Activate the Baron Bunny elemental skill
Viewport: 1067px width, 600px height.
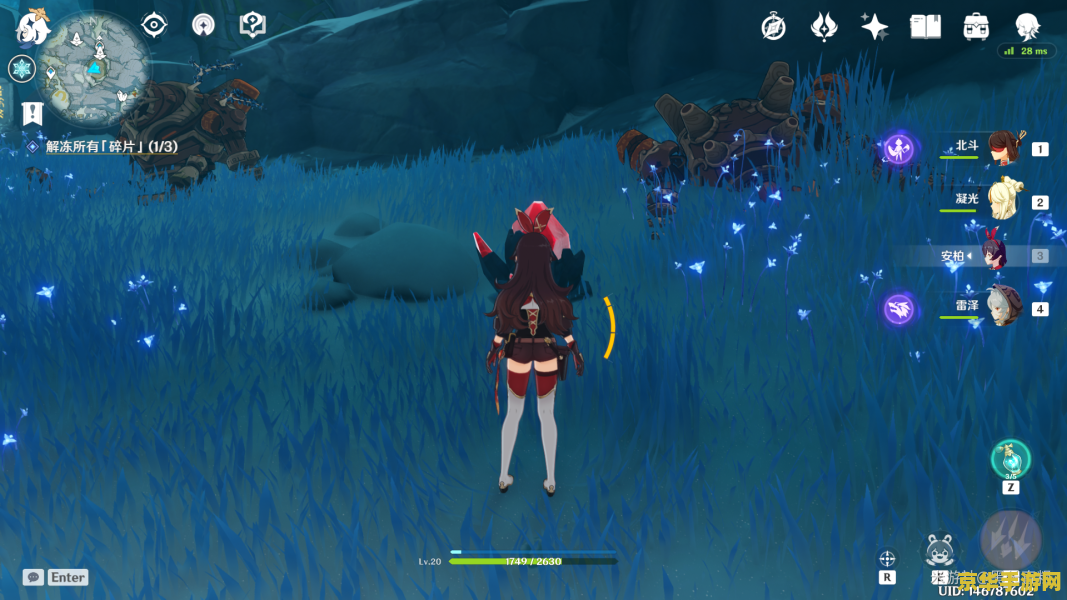click(x=939, y=551)
